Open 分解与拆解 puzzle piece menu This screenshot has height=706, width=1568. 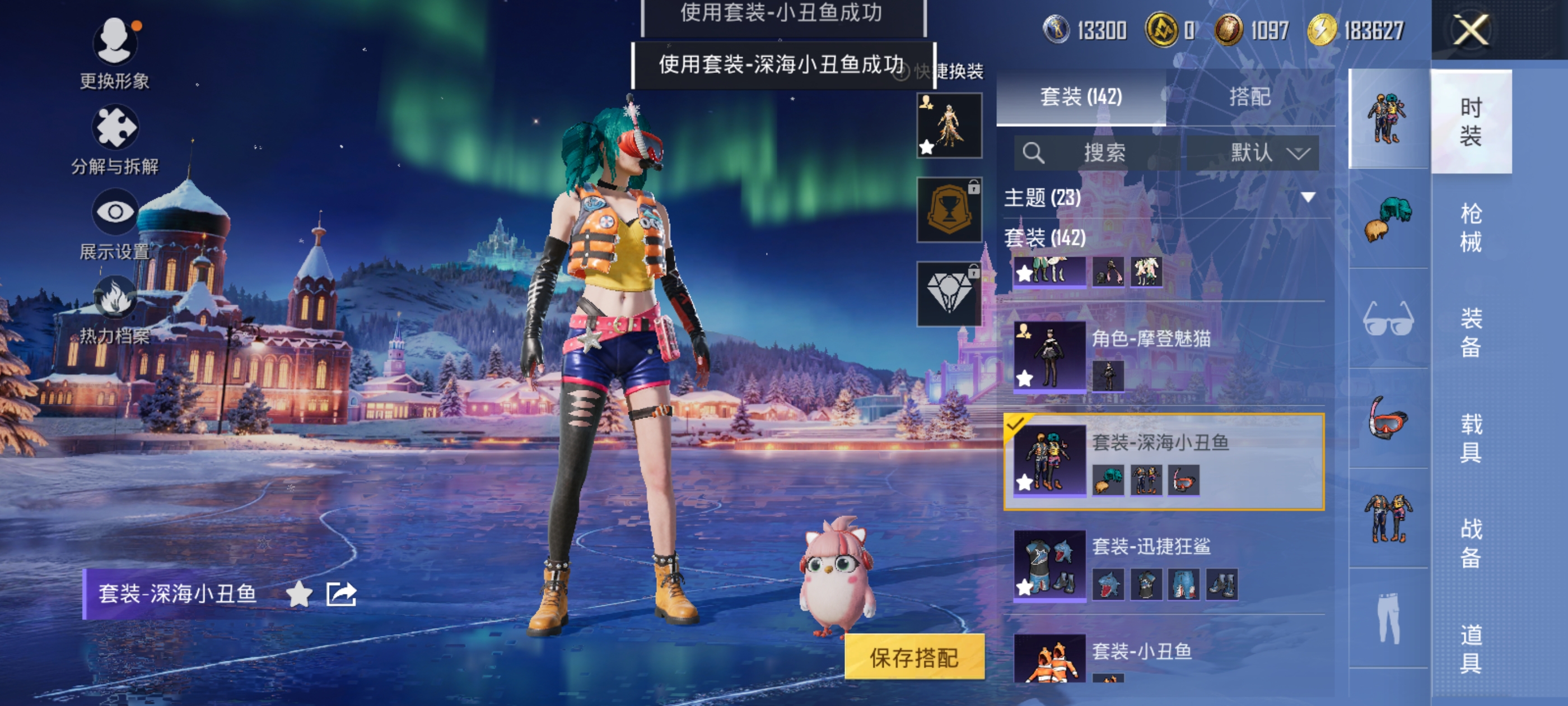pos(114,127)
